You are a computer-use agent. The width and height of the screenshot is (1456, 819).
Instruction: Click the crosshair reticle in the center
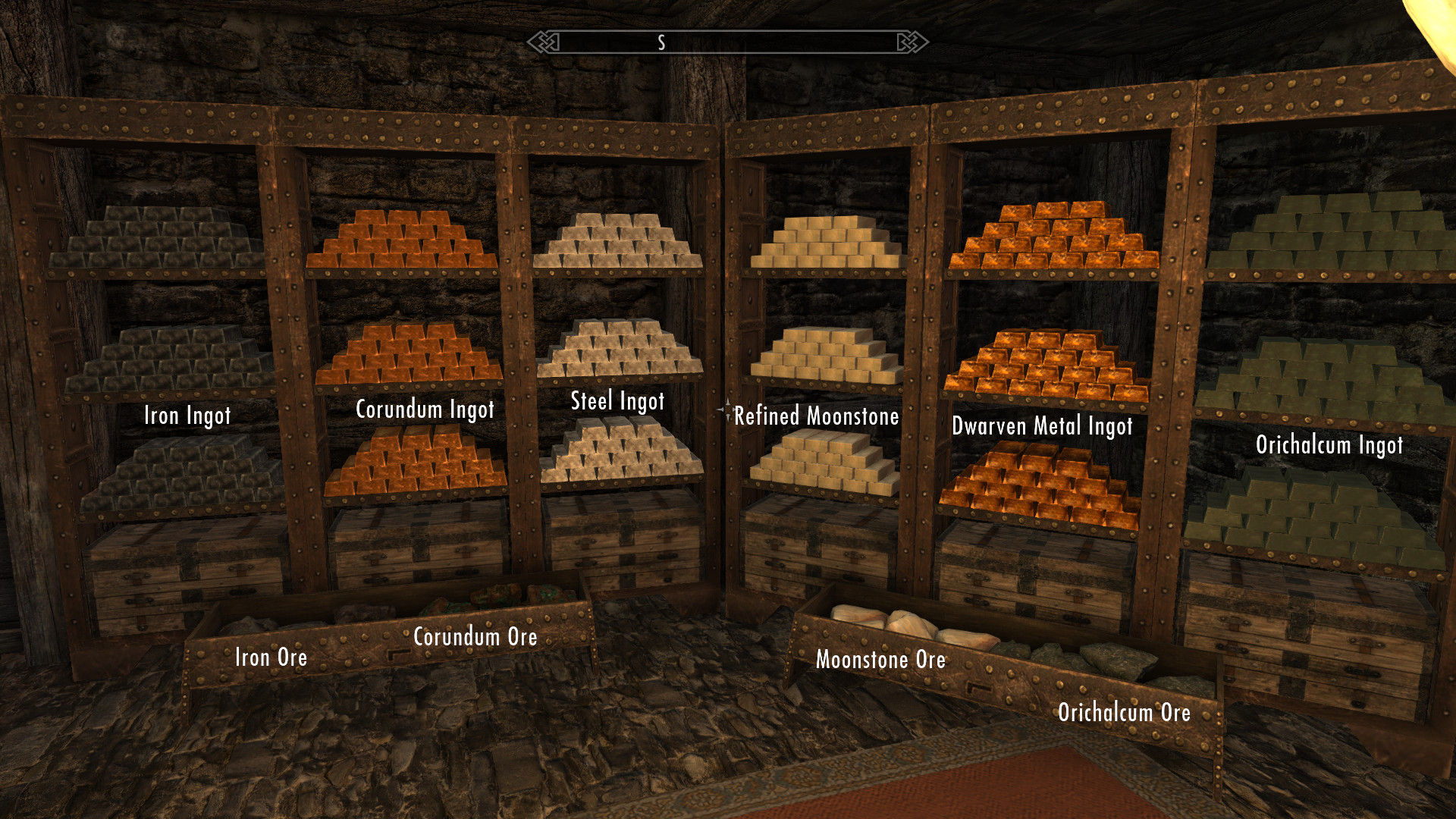728,409
